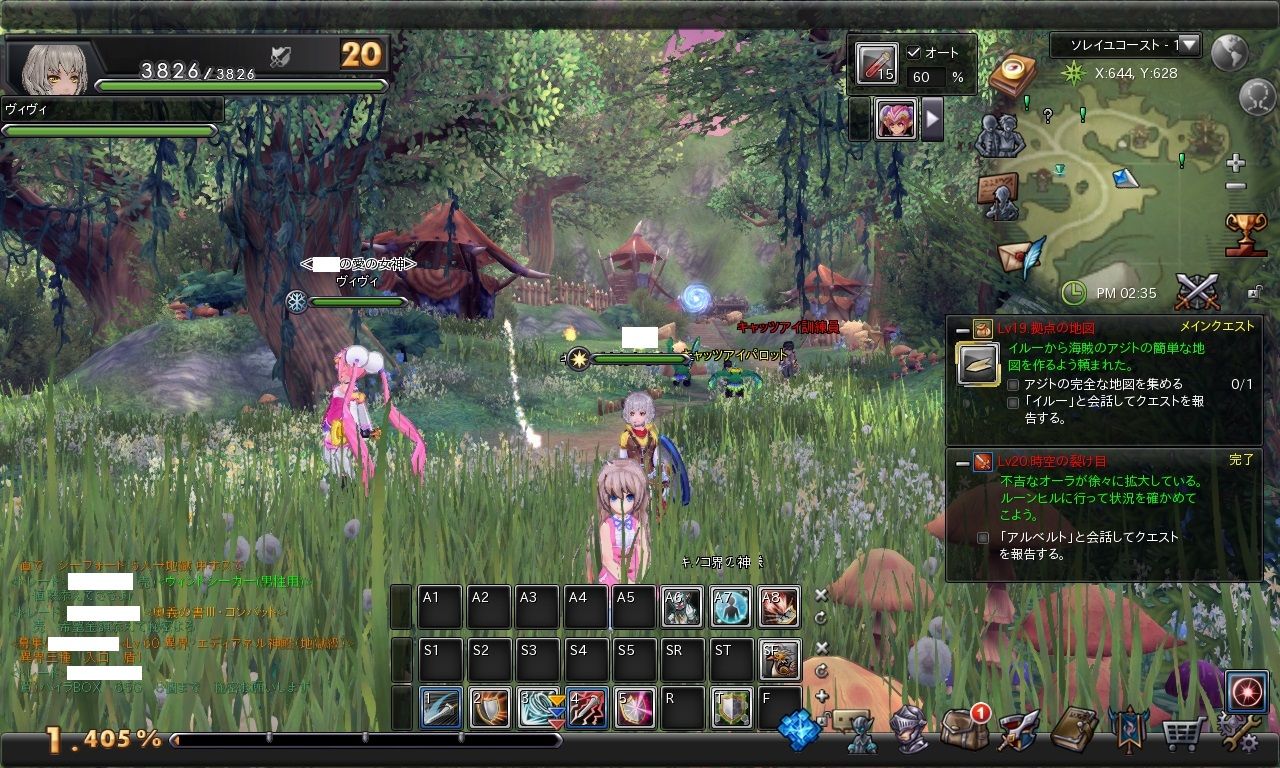This screenshot has height=768, width=1280.
Task: Open the gold trophy ranking icon
Action: [x=1246, y=234]
